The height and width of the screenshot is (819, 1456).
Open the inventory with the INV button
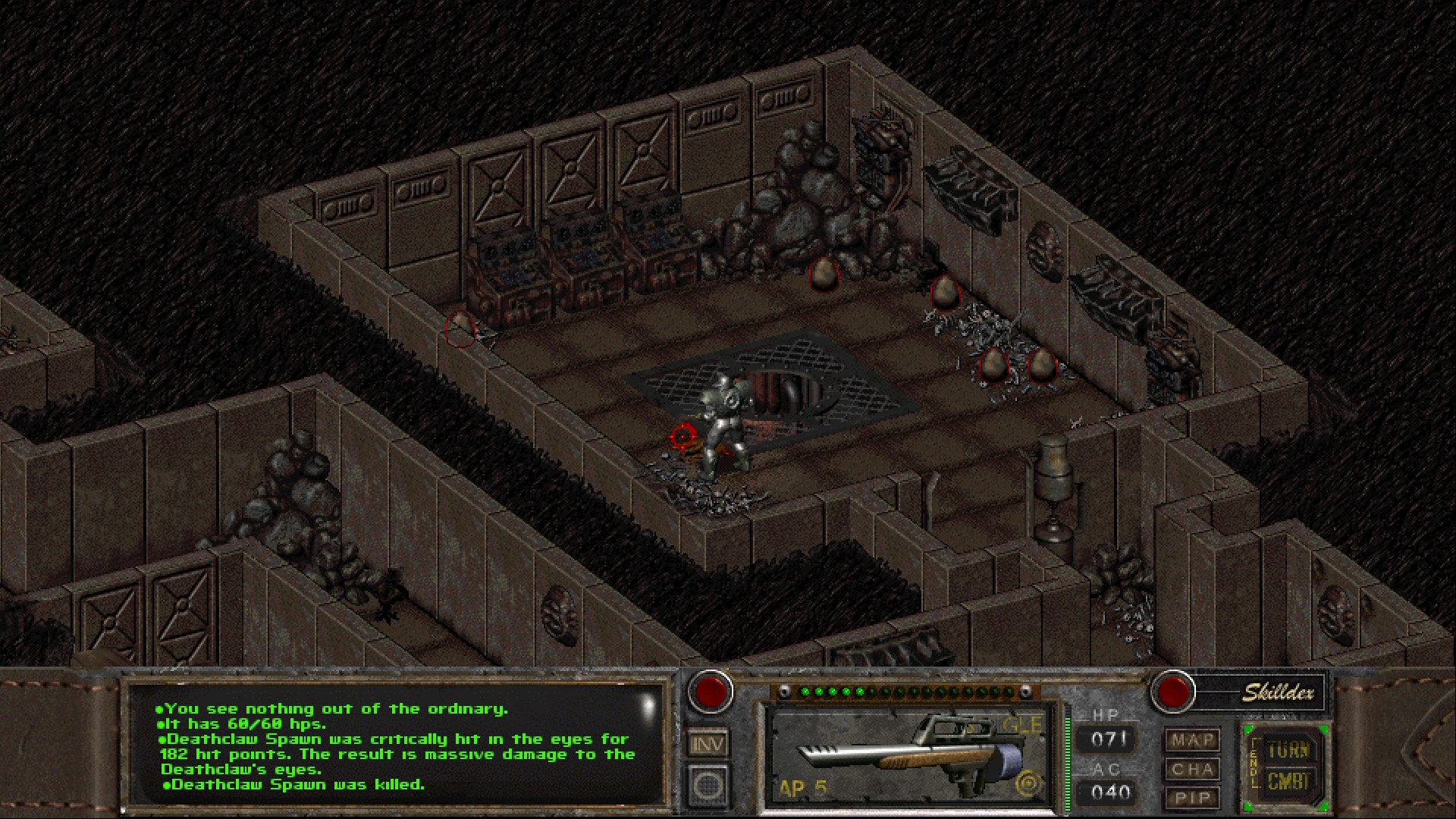pyautogui.click(x=708, y=744)
